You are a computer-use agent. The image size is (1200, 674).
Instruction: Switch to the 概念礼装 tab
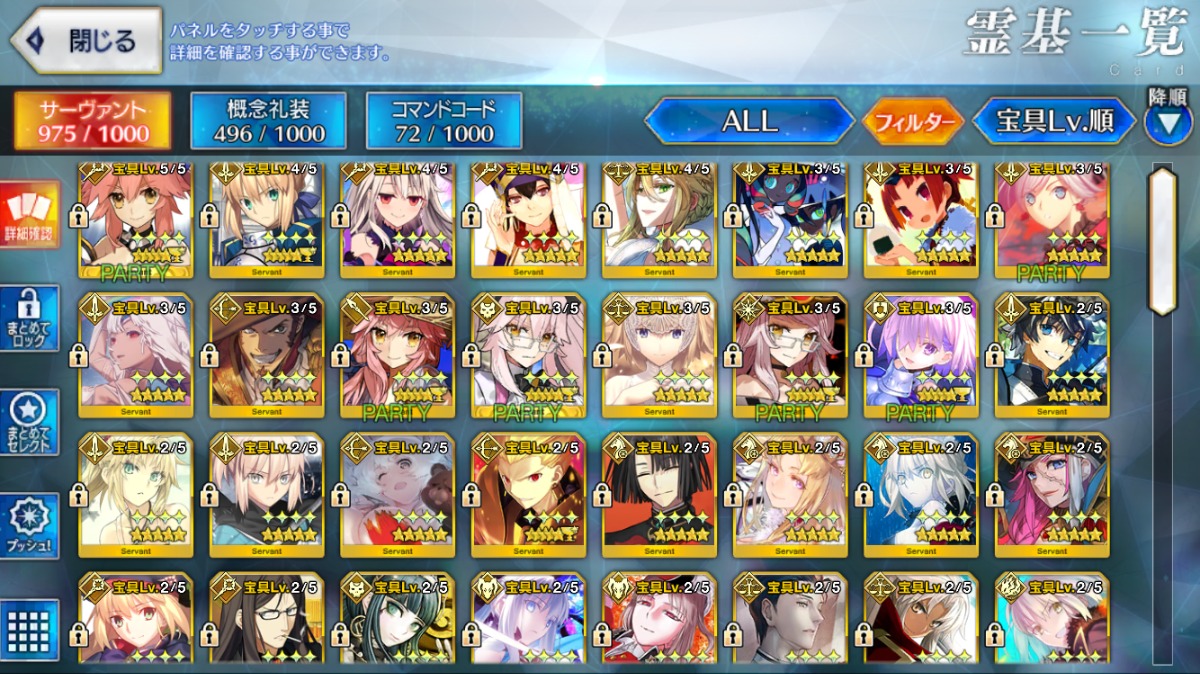pyautogui.click(x=268, y=121)
